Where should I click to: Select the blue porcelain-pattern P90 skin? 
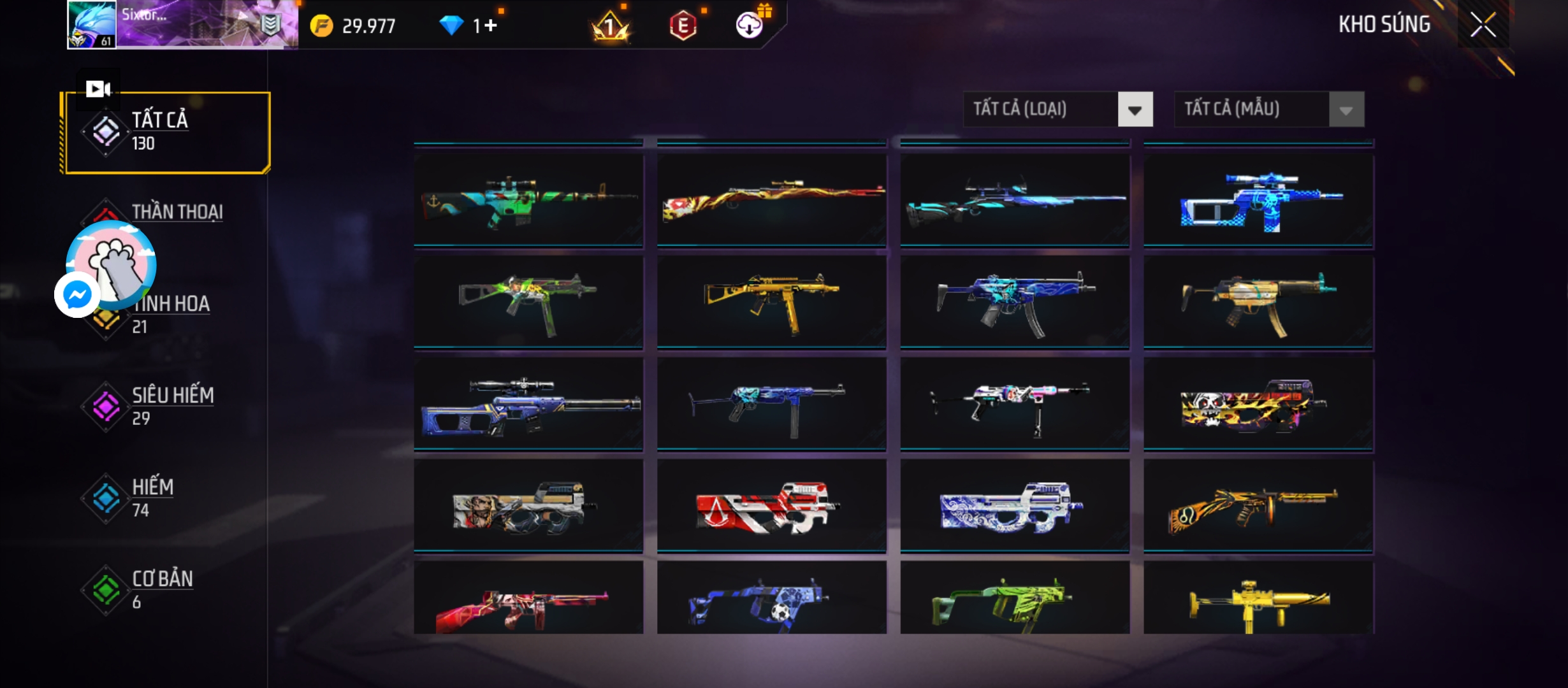pos(1015,506)
